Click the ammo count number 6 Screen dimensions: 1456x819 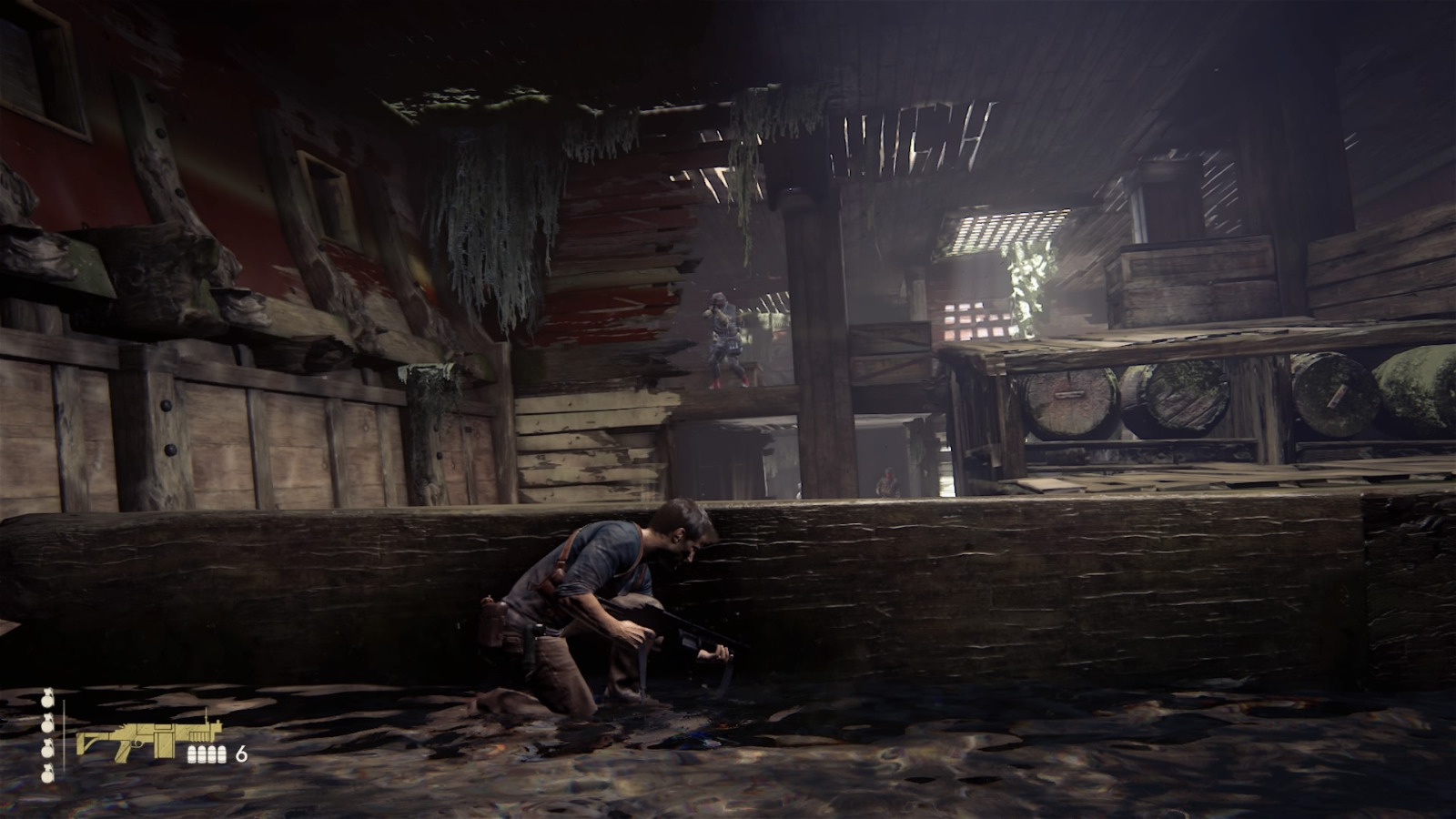(x=240, y=753)
